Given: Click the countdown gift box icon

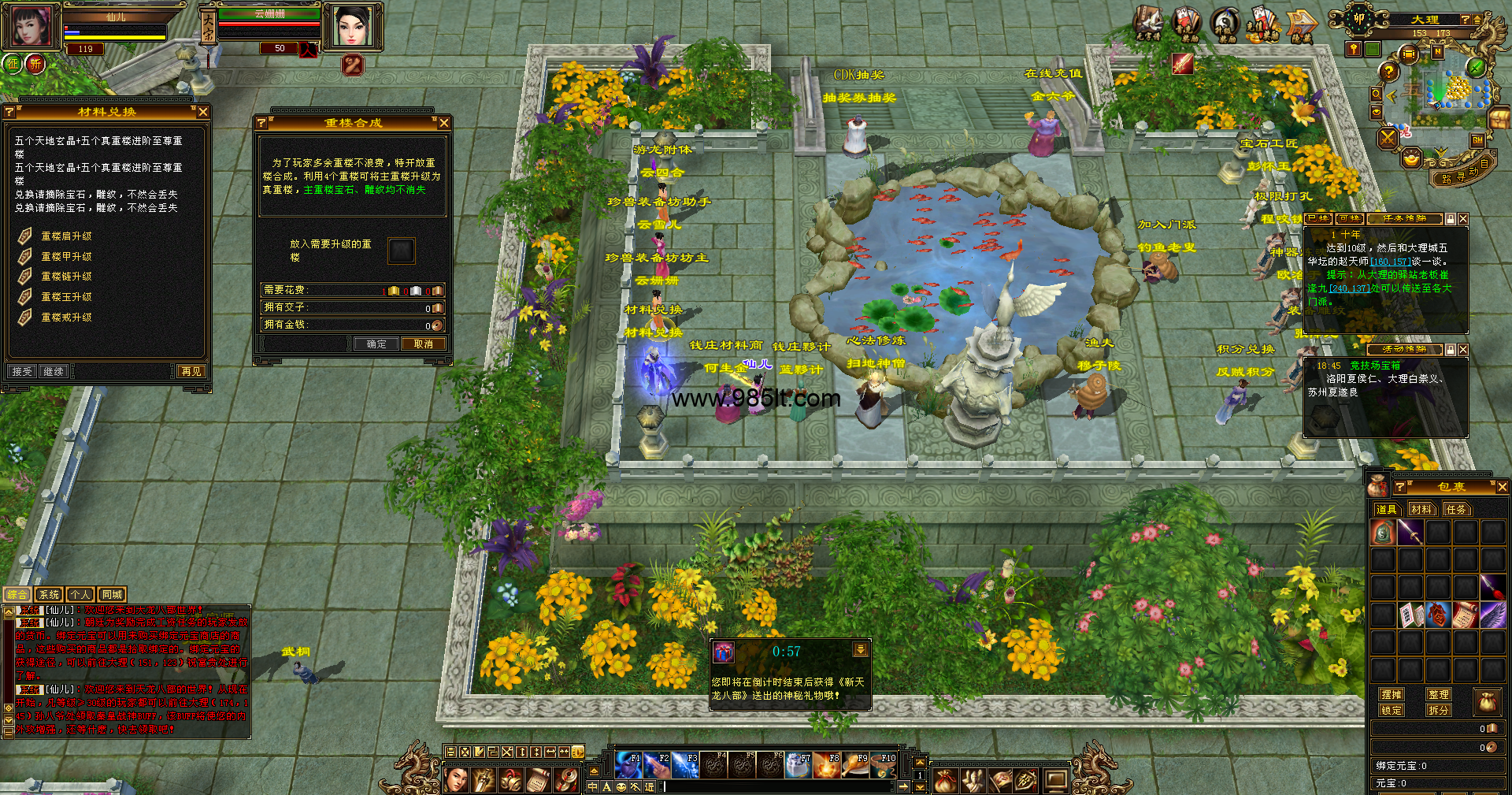Looking at the screenshot, I should [724, 652].
